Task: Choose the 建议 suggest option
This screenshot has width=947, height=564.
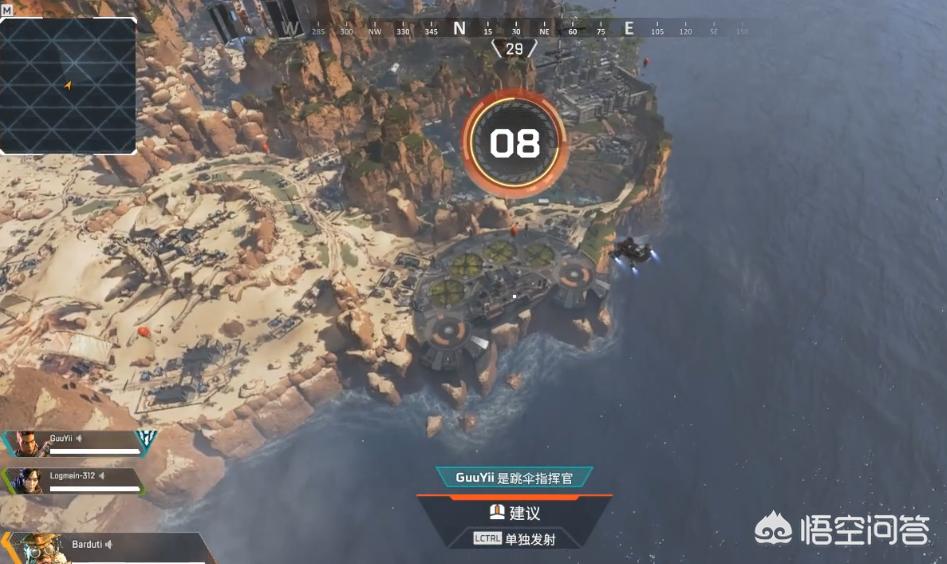Action: pos(515,513)
